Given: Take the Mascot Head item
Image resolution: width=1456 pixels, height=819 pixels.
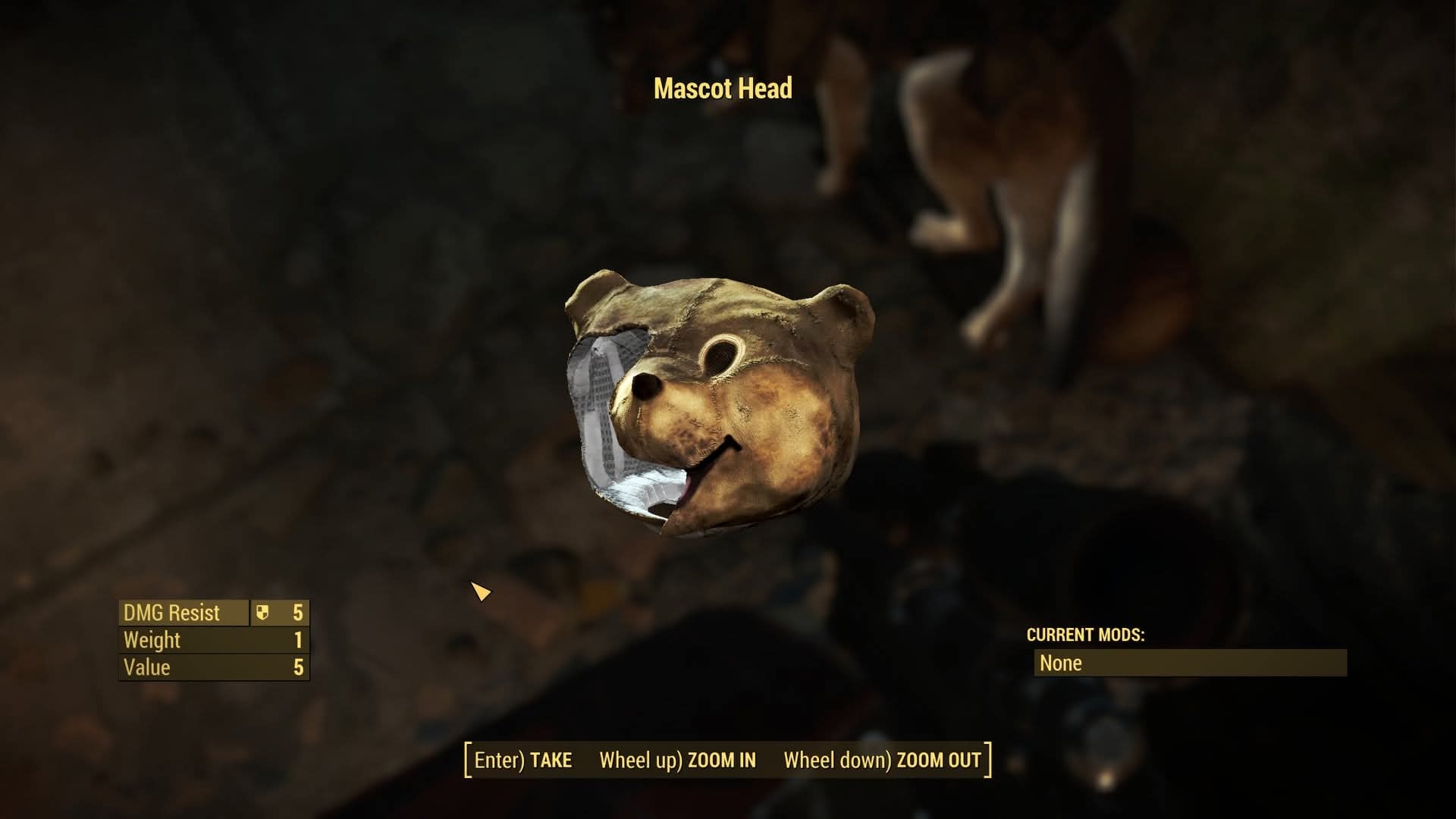Looking at the screenshot, I should (523, 760).
